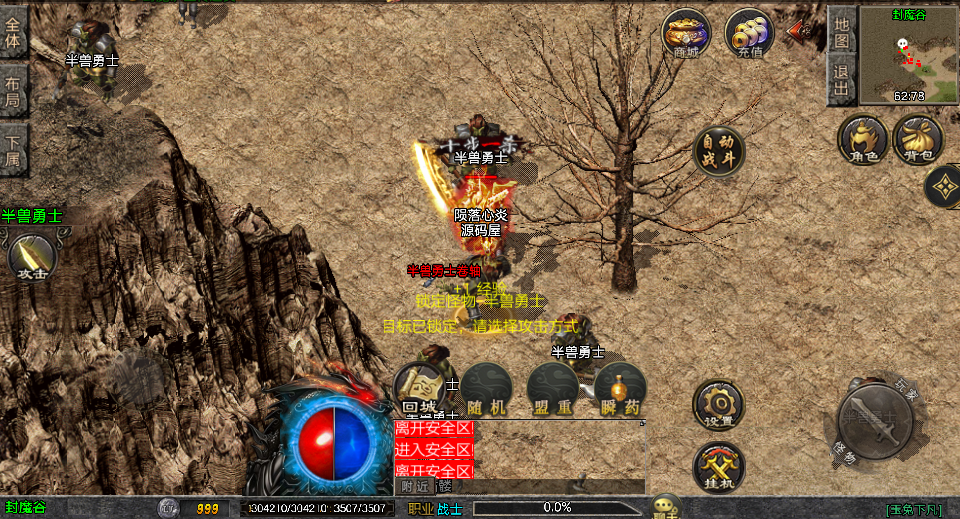Toggle 自动战斗 auto battle
Screen dimensions: 960x519
(718, 152)
